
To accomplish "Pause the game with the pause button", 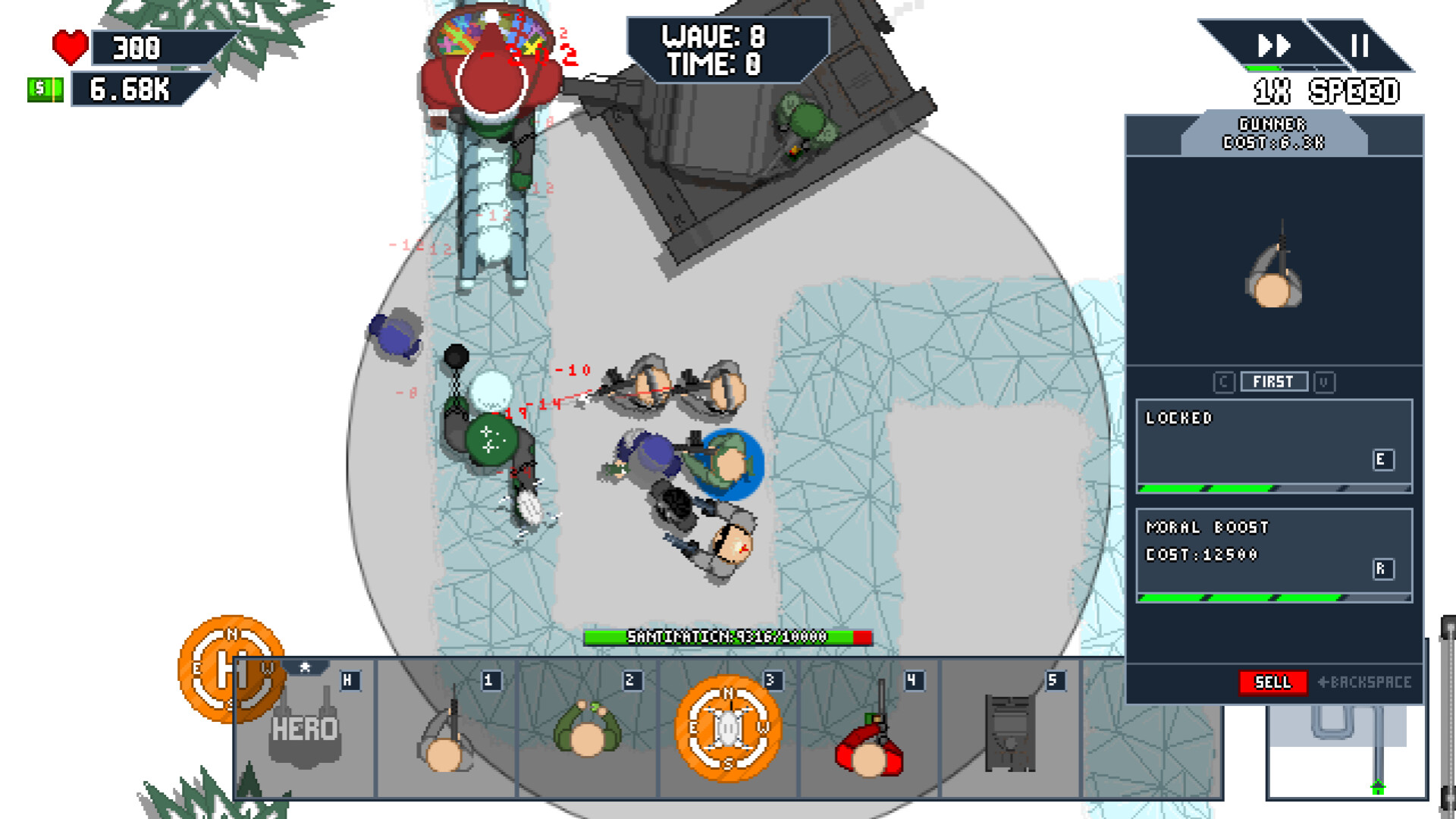I will click(x=1361, y=45).
